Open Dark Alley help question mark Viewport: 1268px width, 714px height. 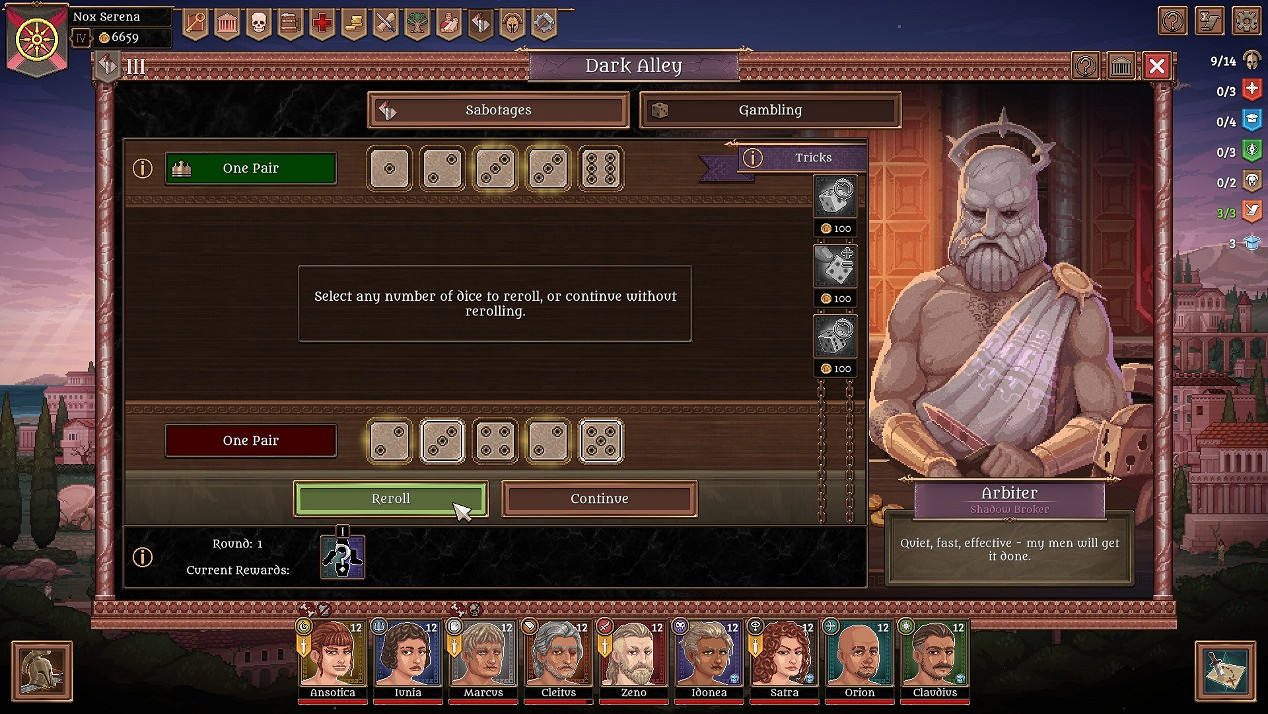point(1085,66)
